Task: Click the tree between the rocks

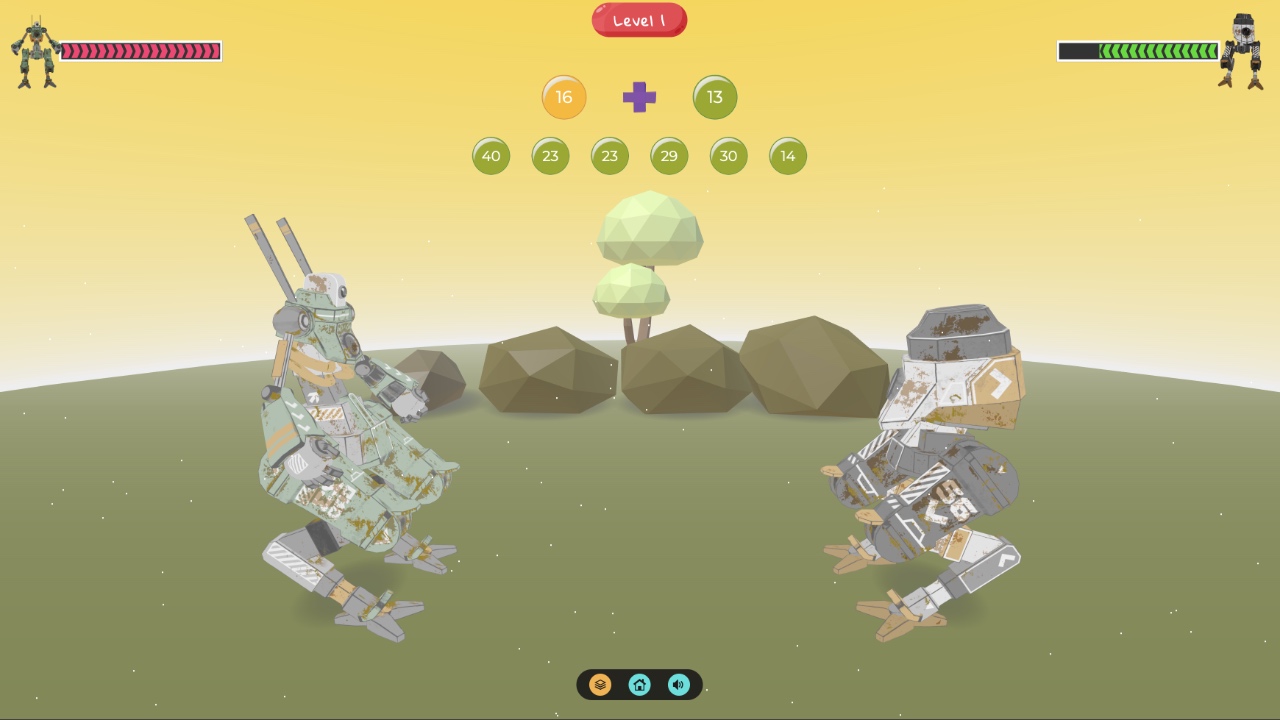Action: pyautogui.click(x=650, y=250)
